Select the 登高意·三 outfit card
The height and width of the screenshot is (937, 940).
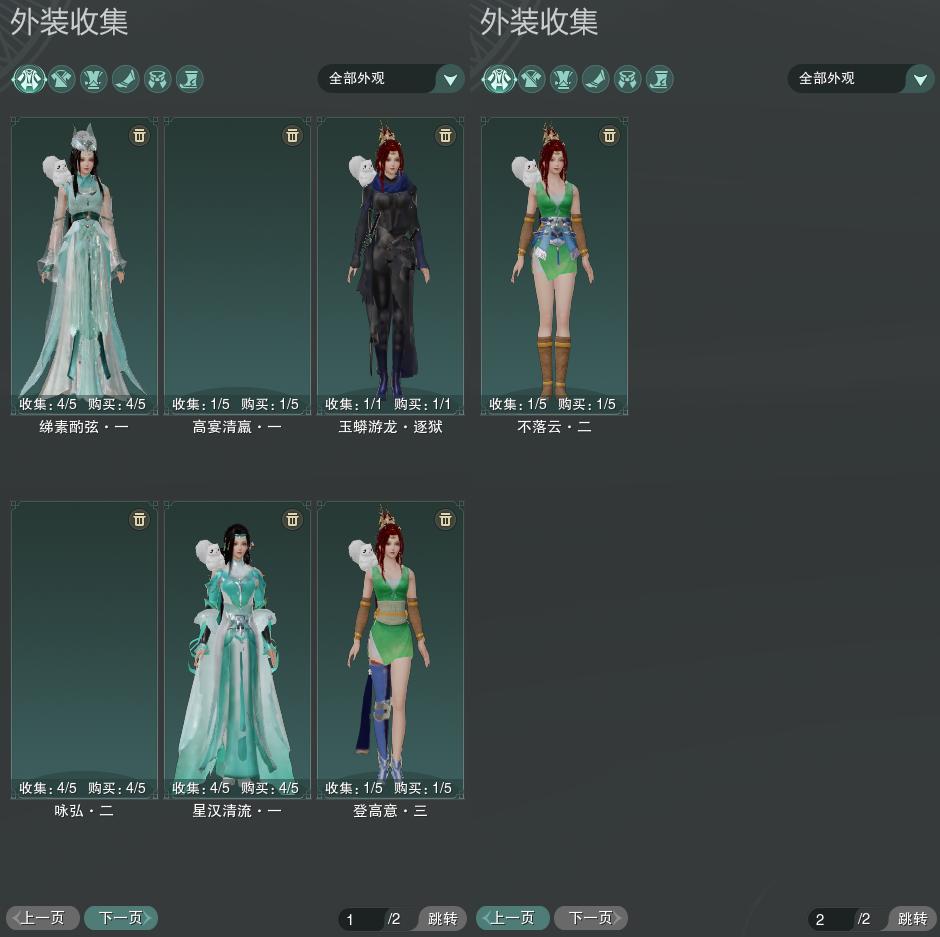tap(390, 645)
